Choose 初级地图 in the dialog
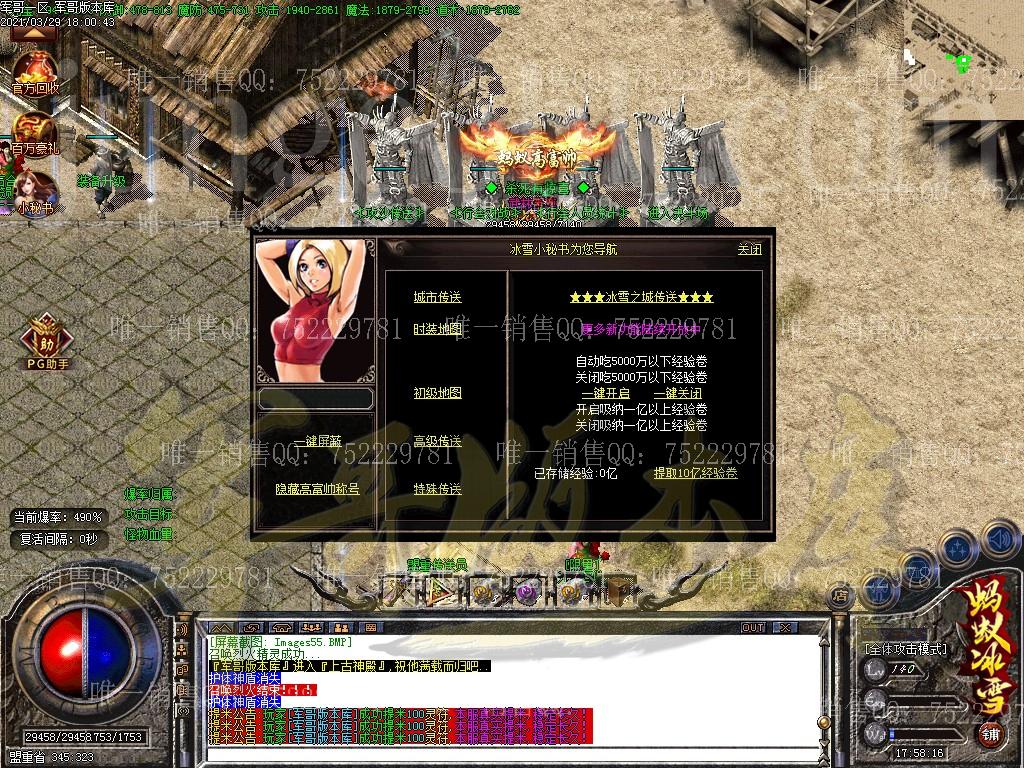Screen dimensions: 1024x768 tap(438, 393)
